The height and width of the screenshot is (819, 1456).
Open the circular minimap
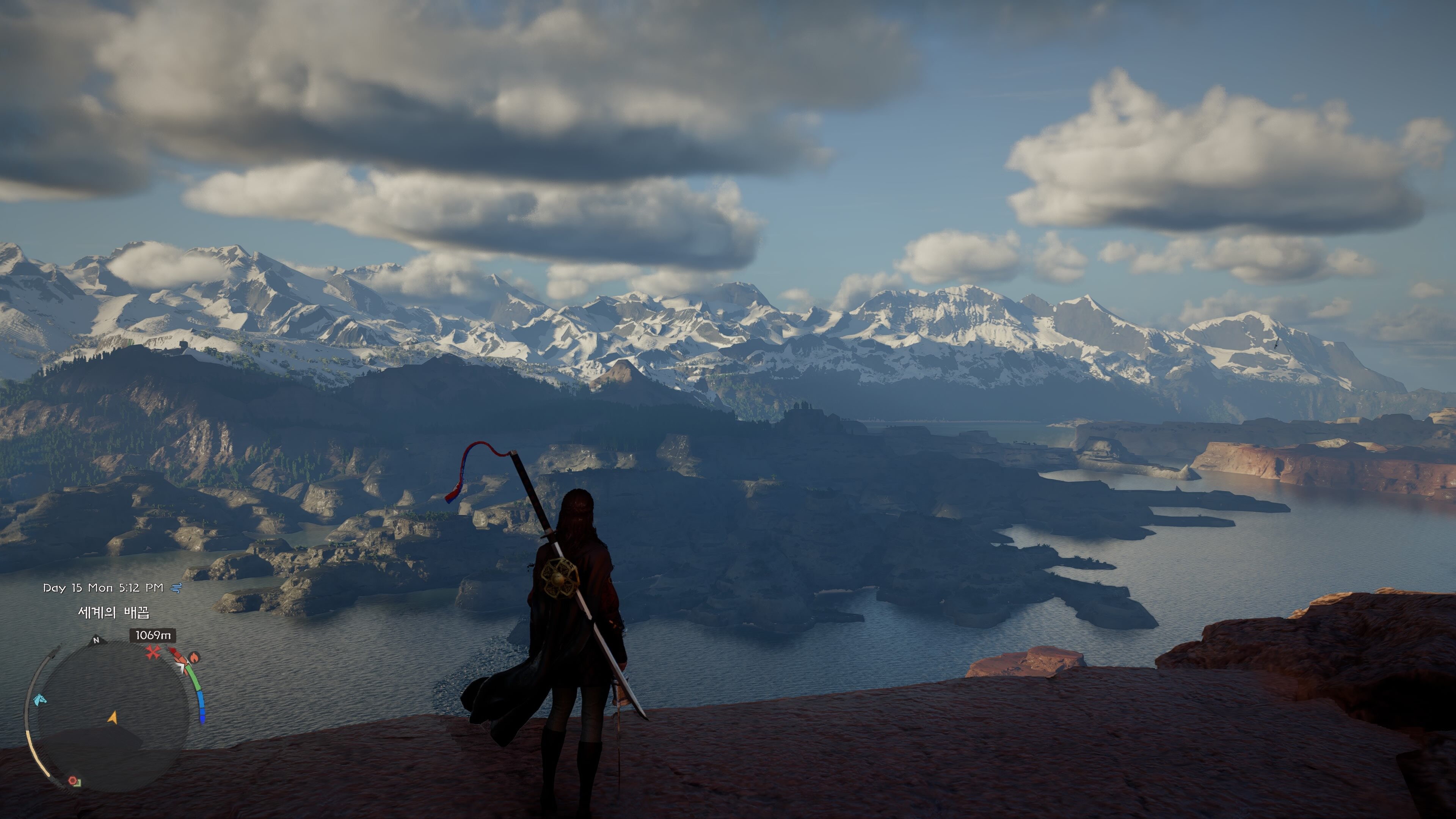113,715
